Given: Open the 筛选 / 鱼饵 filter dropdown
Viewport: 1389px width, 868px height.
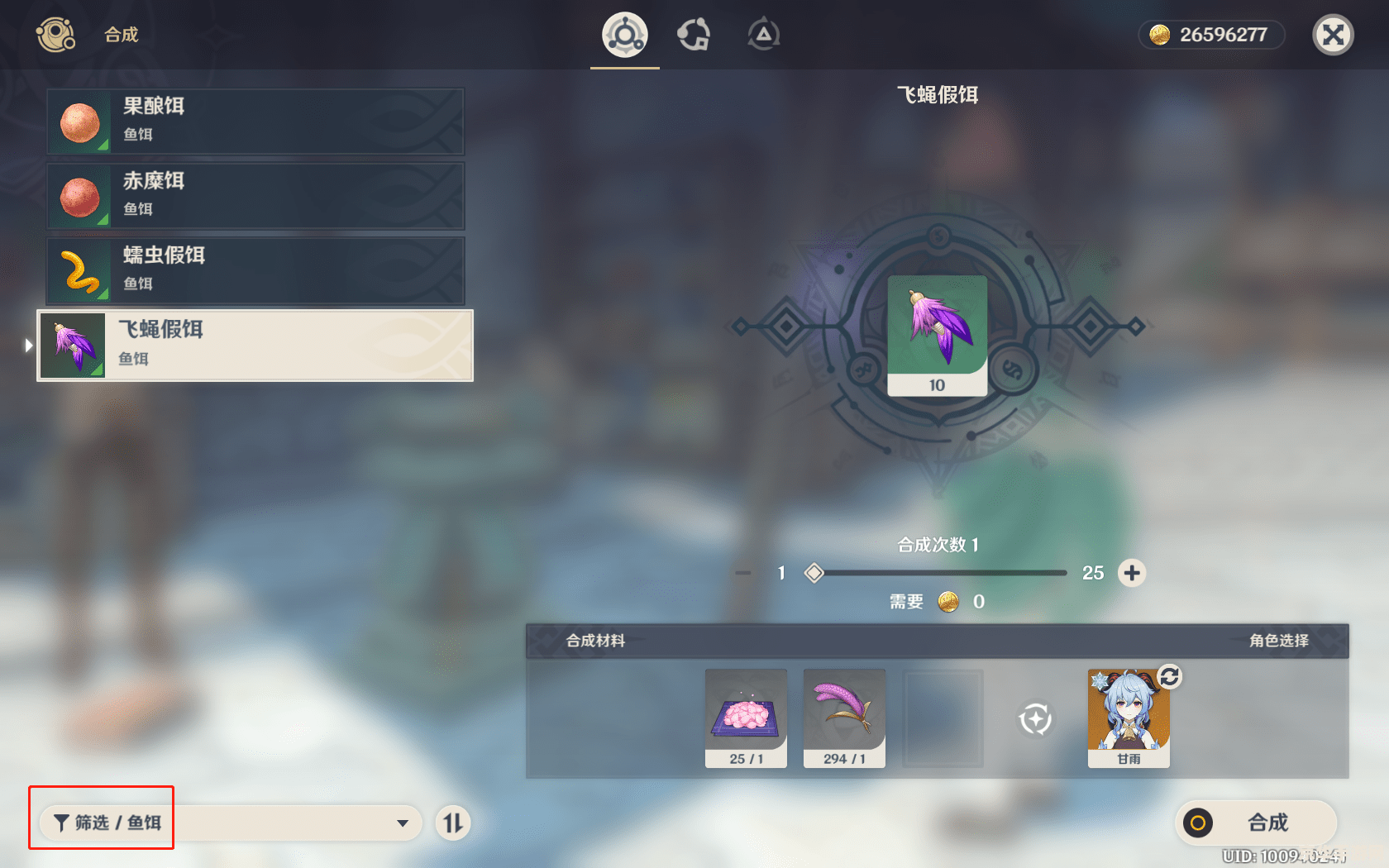Looking at the screenshot, I should [x=231, y=823].
